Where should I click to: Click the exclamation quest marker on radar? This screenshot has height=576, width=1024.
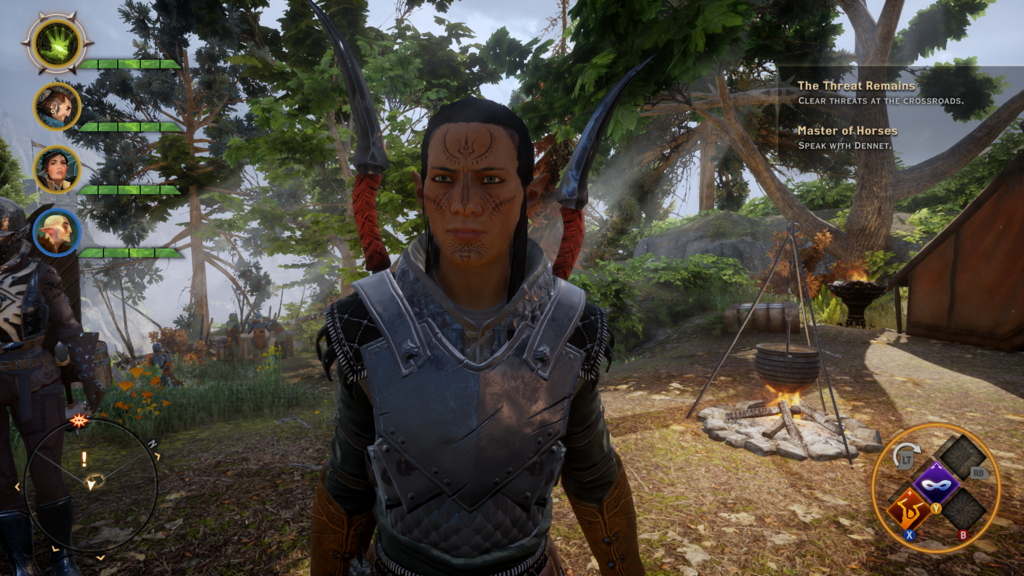84,458
